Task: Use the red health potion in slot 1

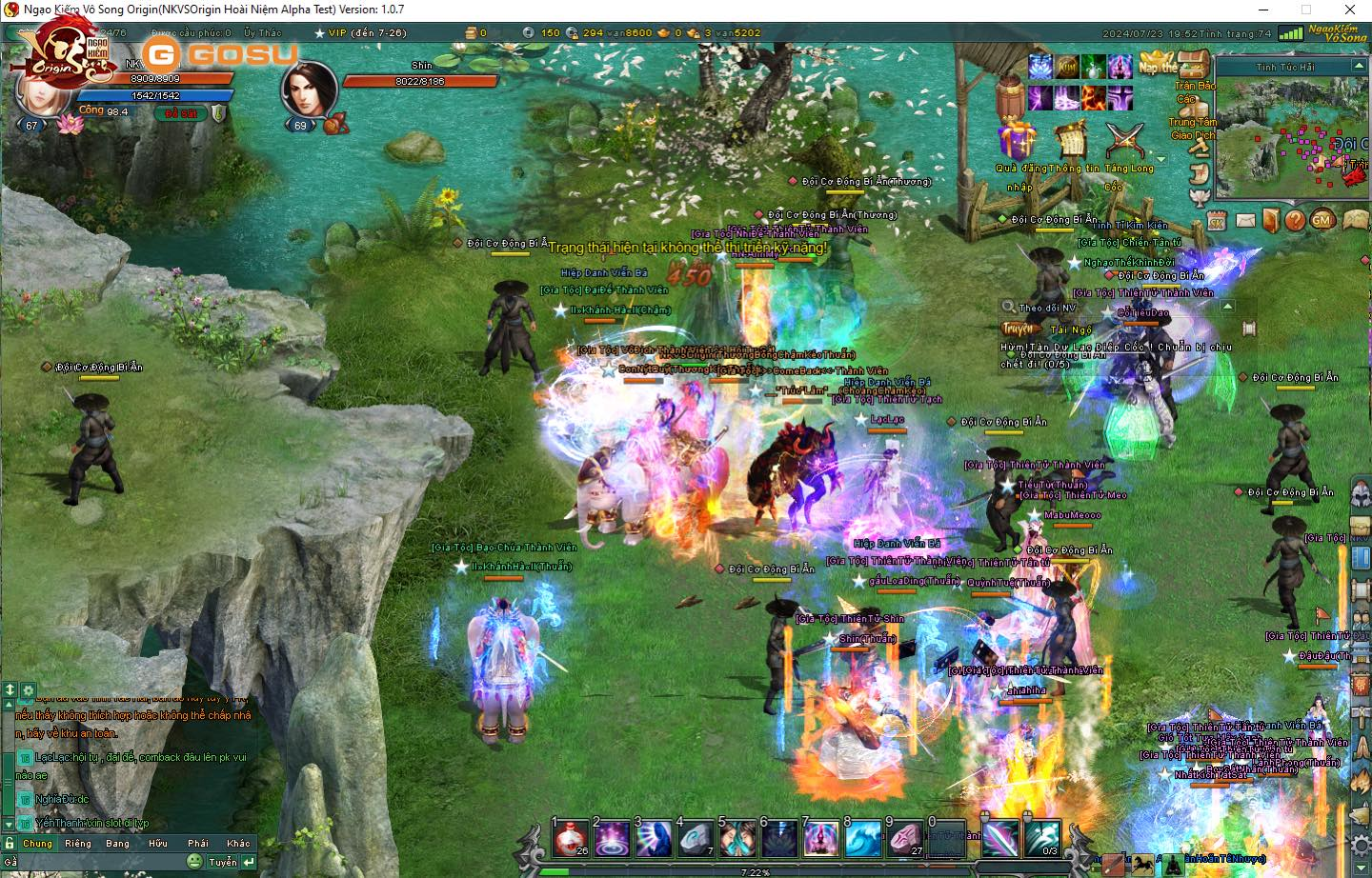Action: [x=572, y=838]
